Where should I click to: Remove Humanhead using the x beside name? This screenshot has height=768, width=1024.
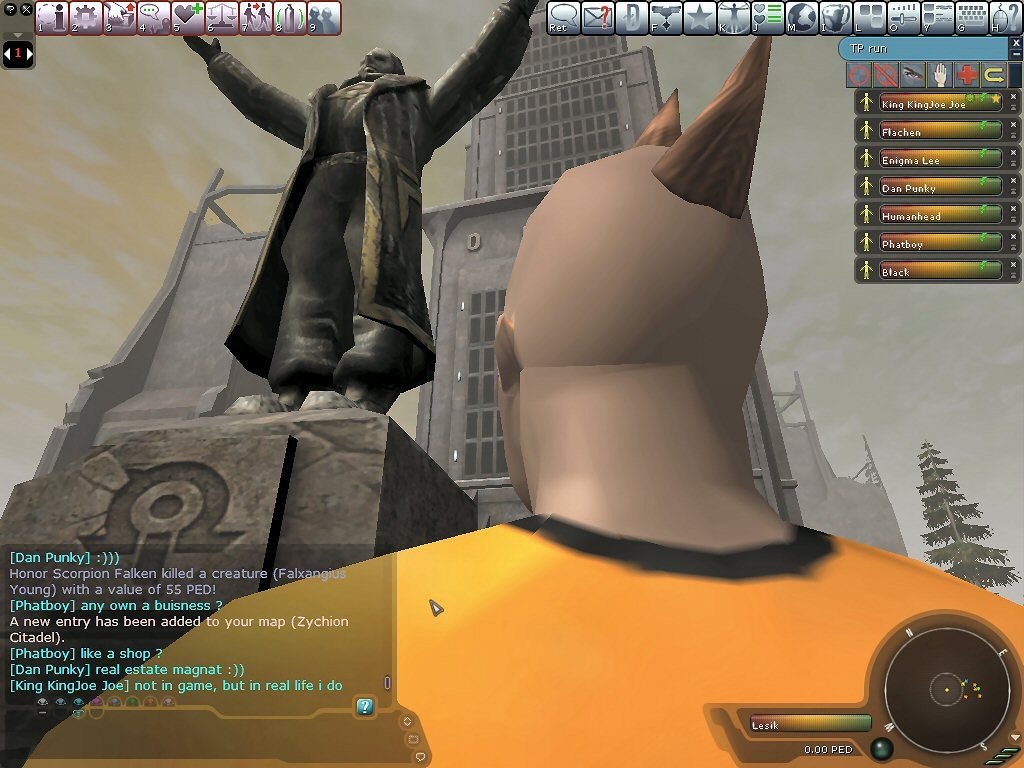point(1013,209)
